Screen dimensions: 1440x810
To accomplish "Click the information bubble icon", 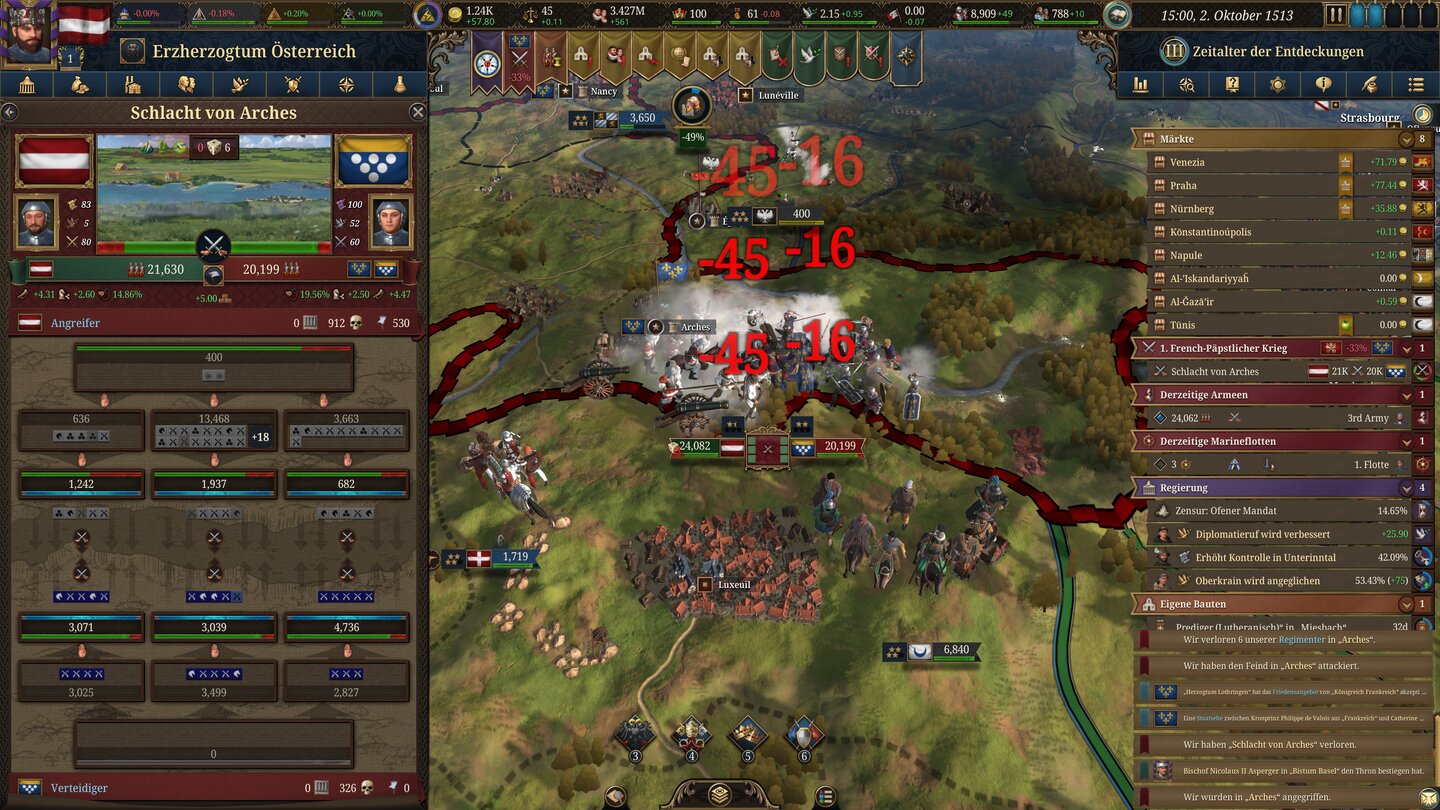I will click(1322, 84).
